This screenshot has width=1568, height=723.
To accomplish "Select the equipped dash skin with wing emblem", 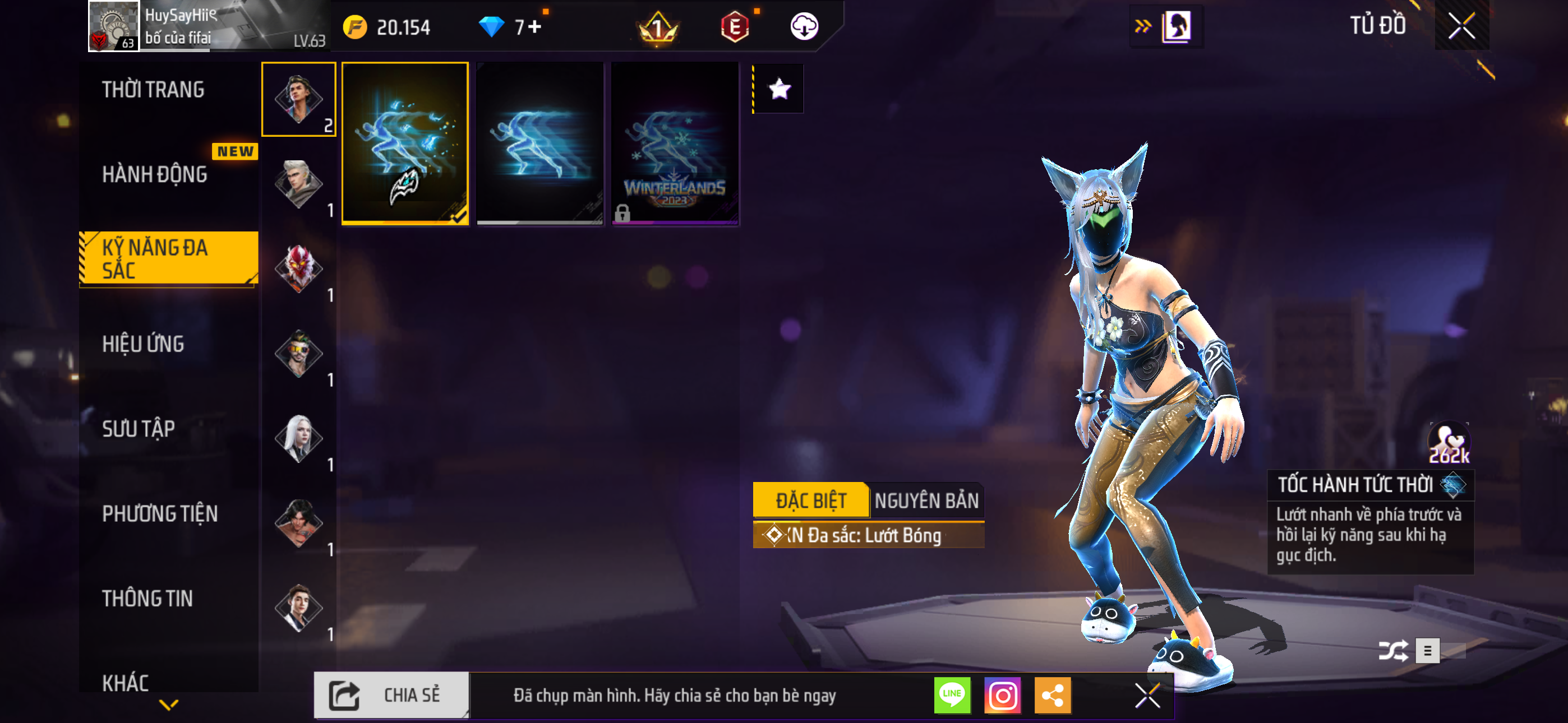I will click(x=405, y=143).
